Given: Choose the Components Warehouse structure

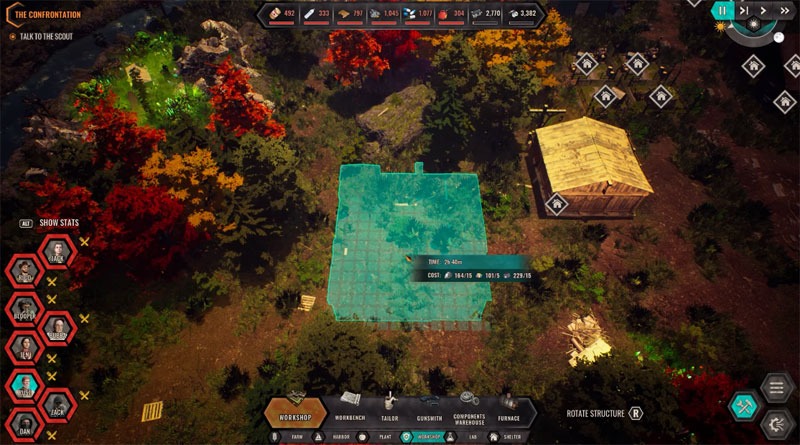Looking at the screenshot, I should coord(469,409).
